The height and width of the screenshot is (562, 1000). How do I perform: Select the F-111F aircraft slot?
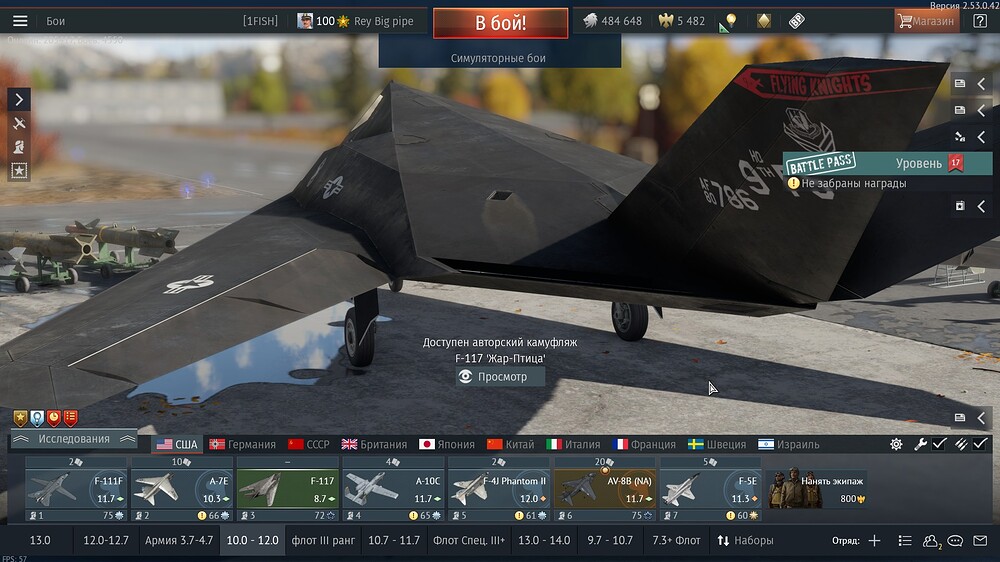[76, 489]
